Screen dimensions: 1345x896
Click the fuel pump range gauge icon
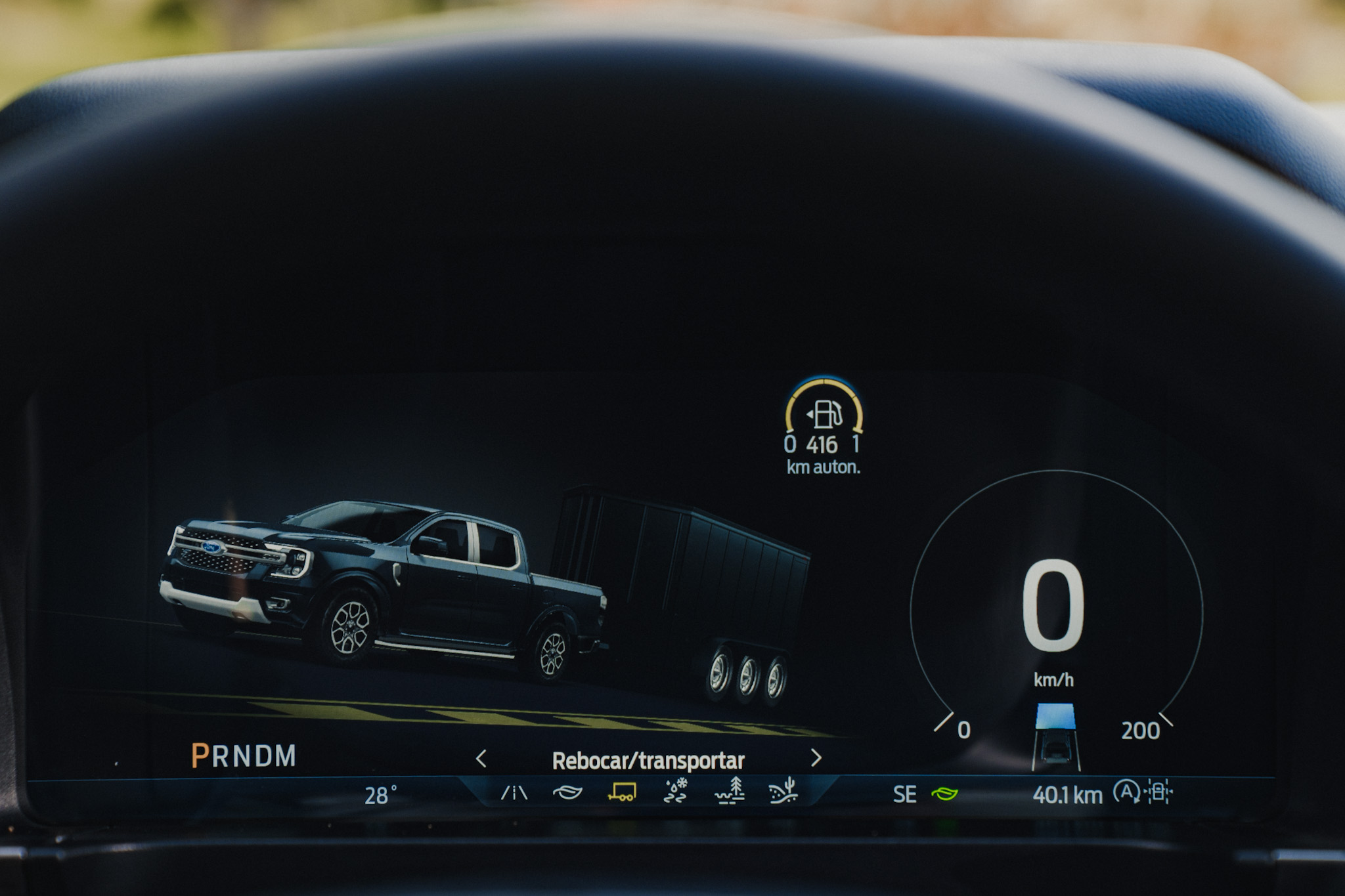click(x=825, y=414)
